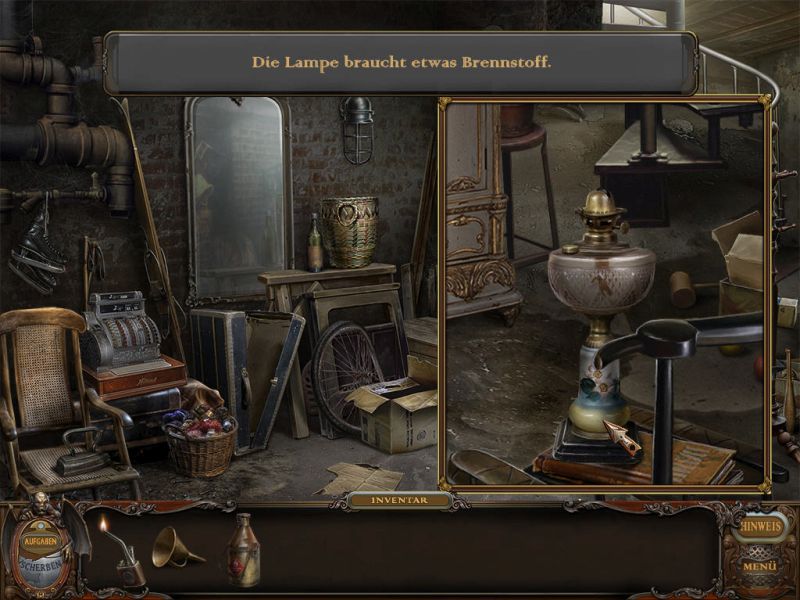Choose the fuel bottle inventory item
This screenshot has height=600, width=800.
pos(242,551)
